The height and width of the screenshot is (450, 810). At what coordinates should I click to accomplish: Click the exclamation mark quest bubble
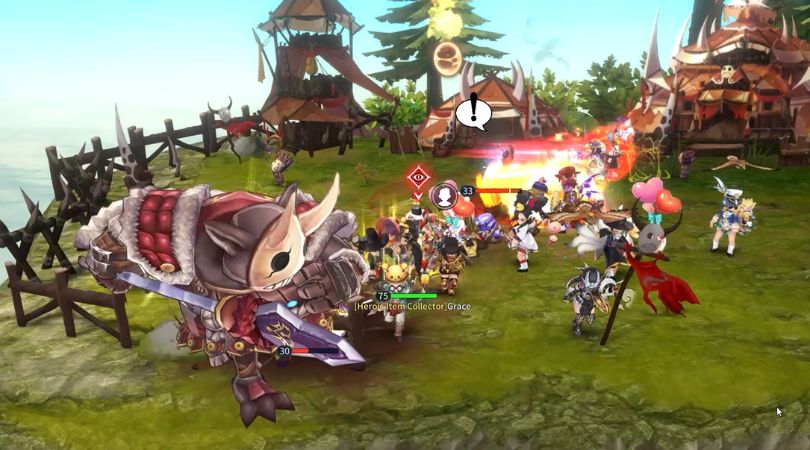click(x=473, y=111)
